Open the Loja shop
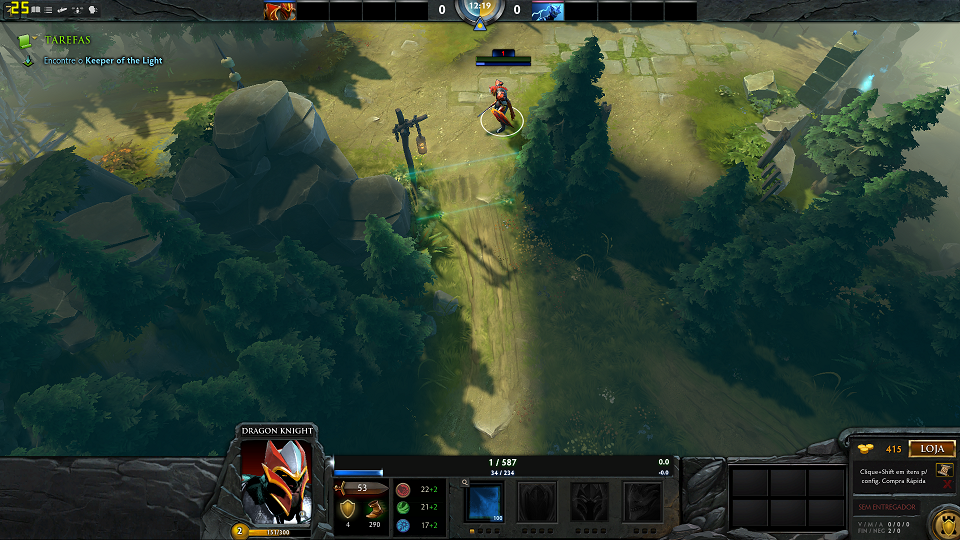 [x=932, y=449]
